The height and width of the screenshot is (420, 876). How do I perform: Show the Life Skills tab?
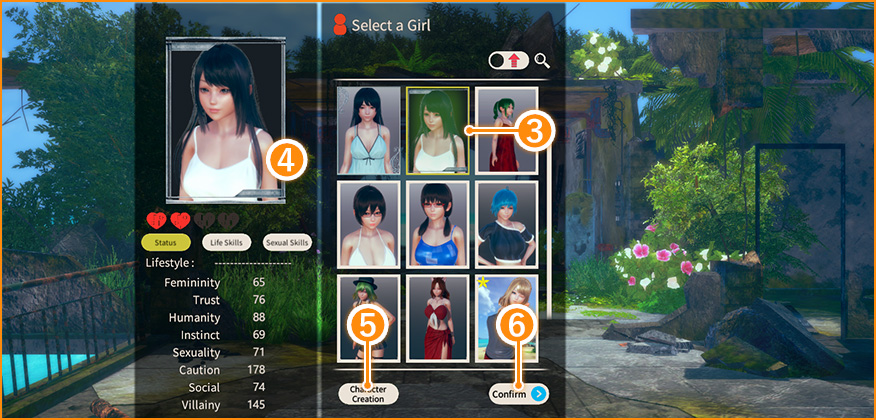(227, 242)
